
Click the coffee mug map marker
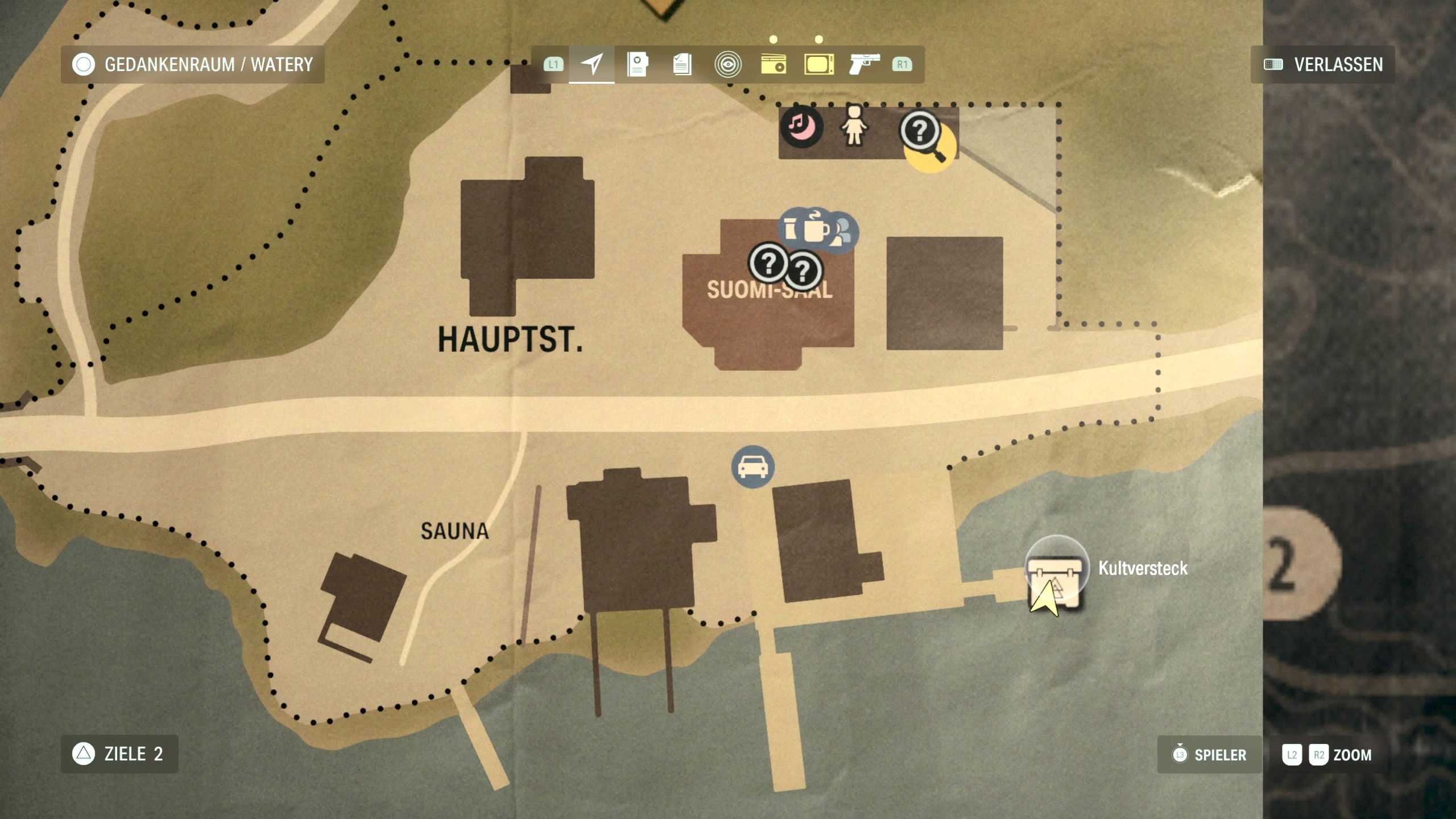click(x=816, y=229)
